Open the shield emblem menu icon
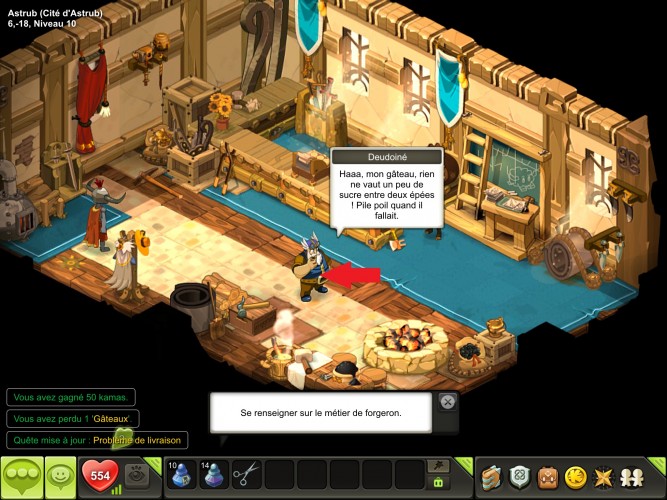667x500 pixels. point(520,476)
